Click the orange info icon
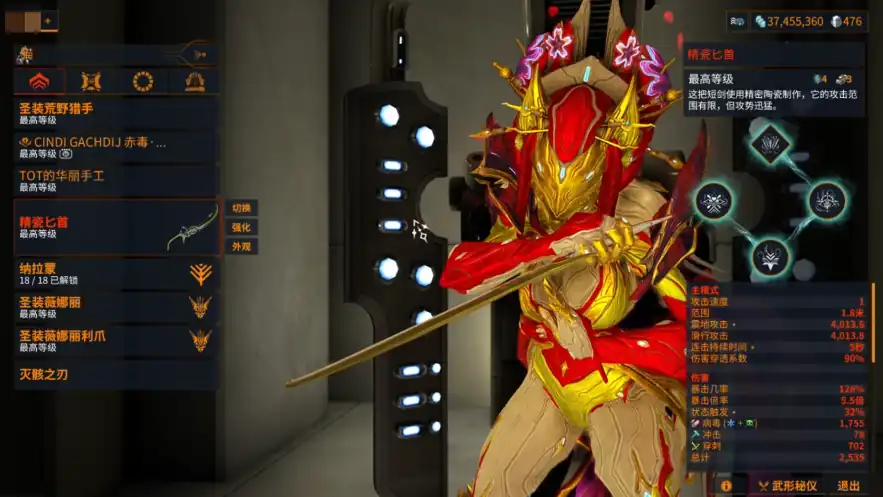 726,486
